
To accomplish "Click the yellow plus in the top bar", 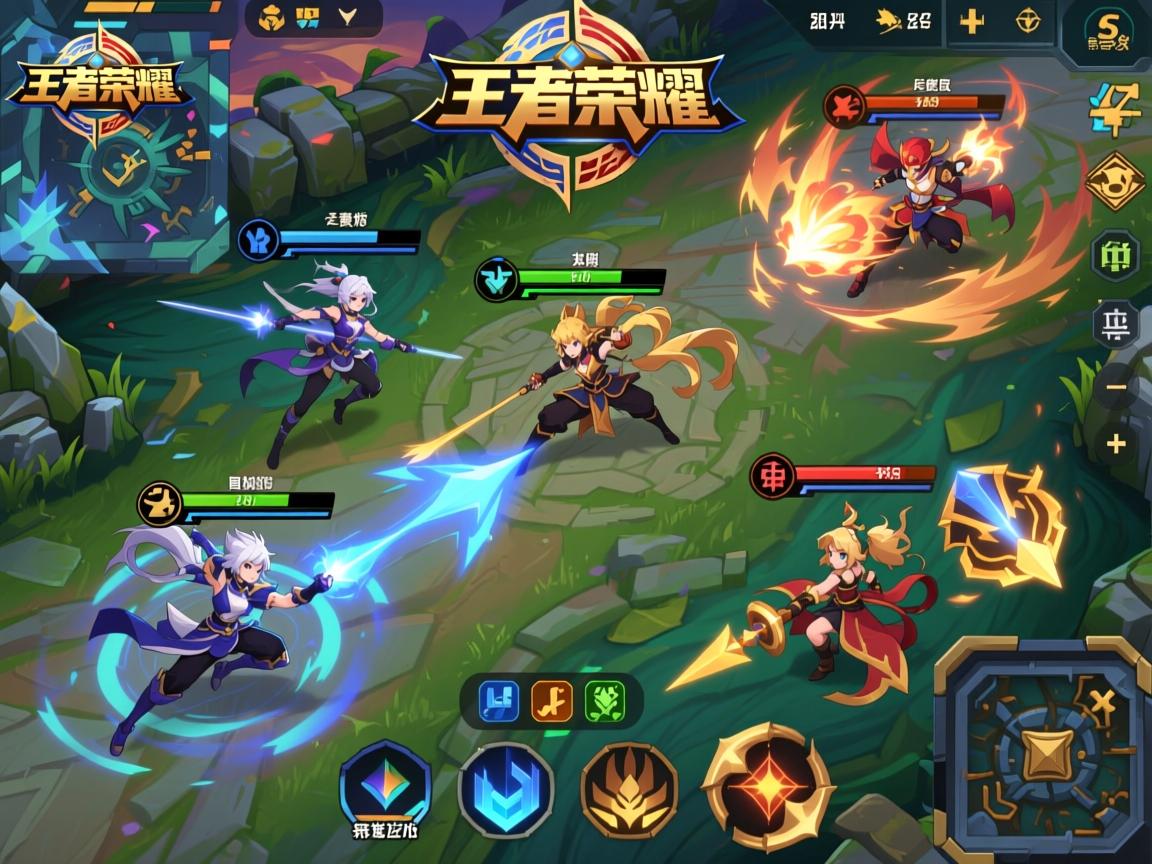I will (x=971, y=22).
